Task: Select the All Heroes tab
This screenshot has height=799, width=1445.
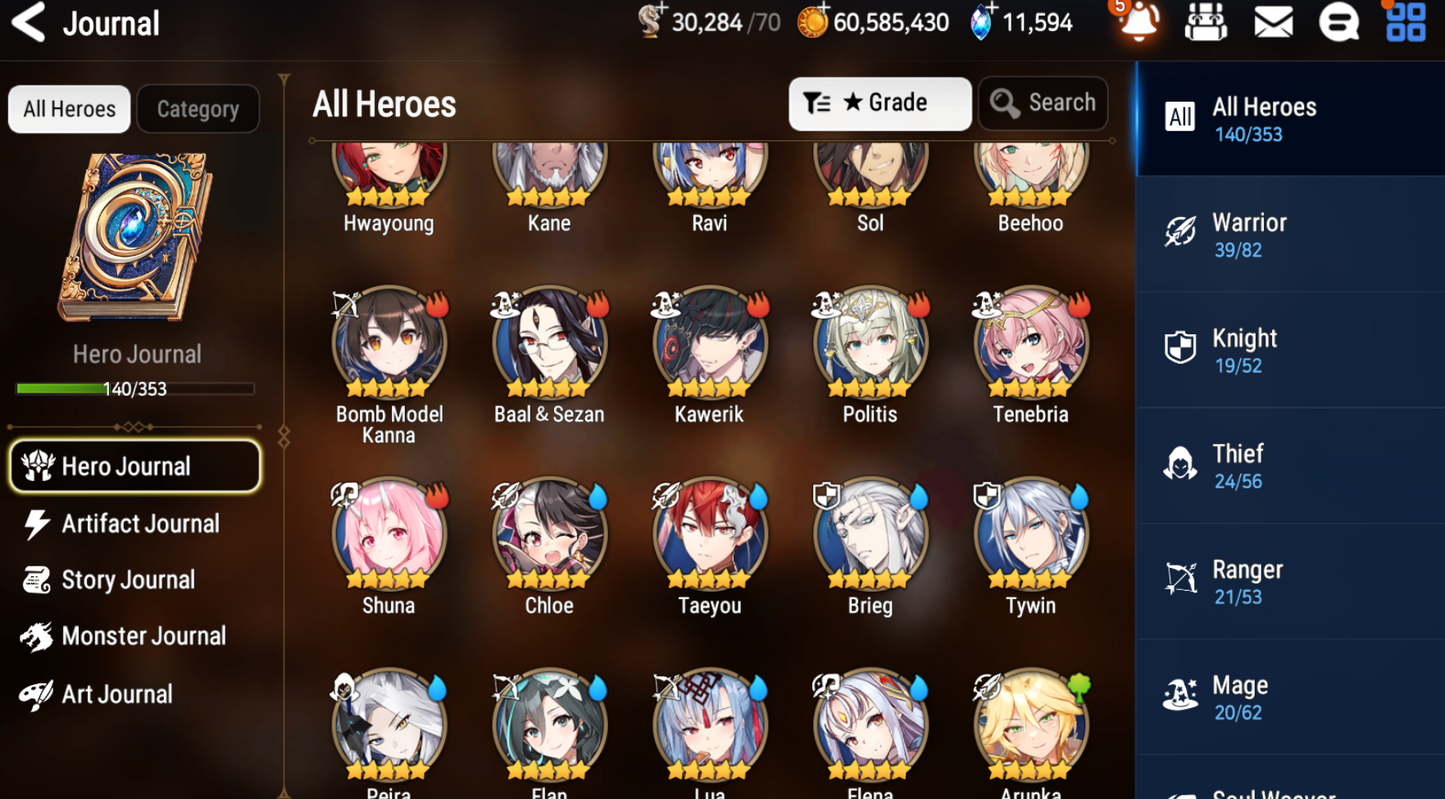Action: click(69, 109)
